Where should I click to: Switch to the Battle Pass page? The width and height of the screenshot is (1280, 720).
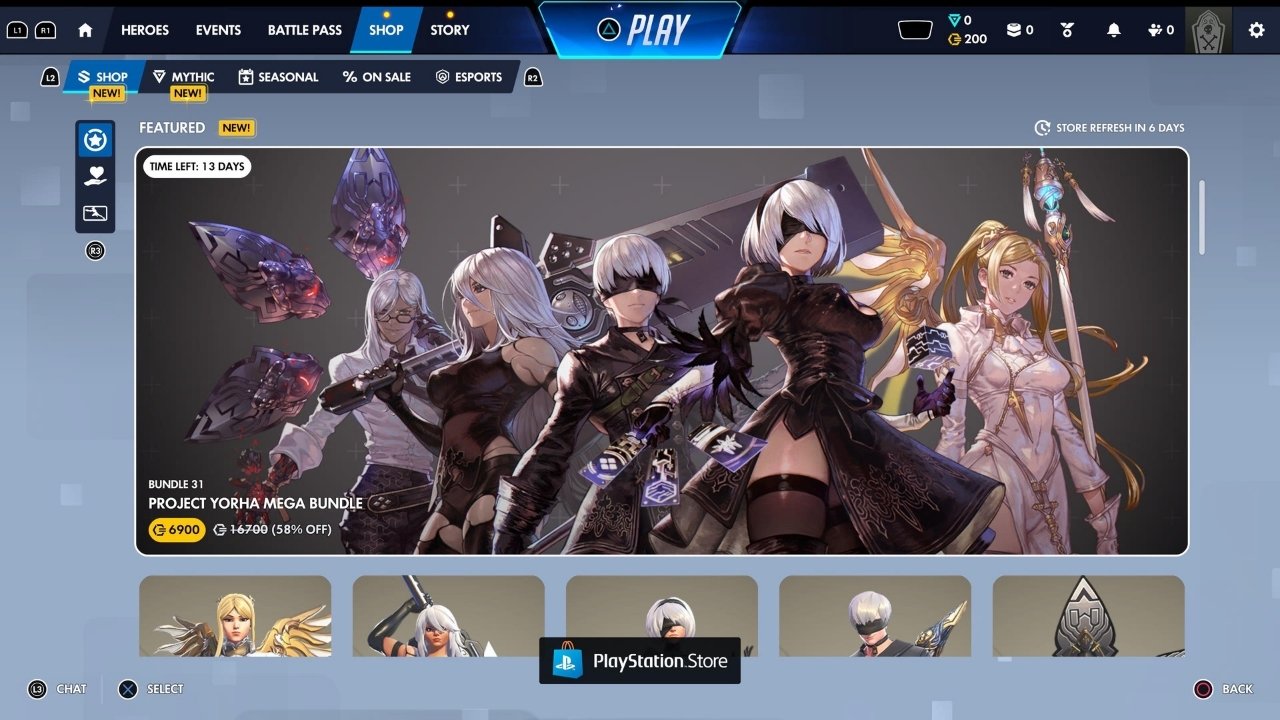pyautogui.click(x=305, y=30)
